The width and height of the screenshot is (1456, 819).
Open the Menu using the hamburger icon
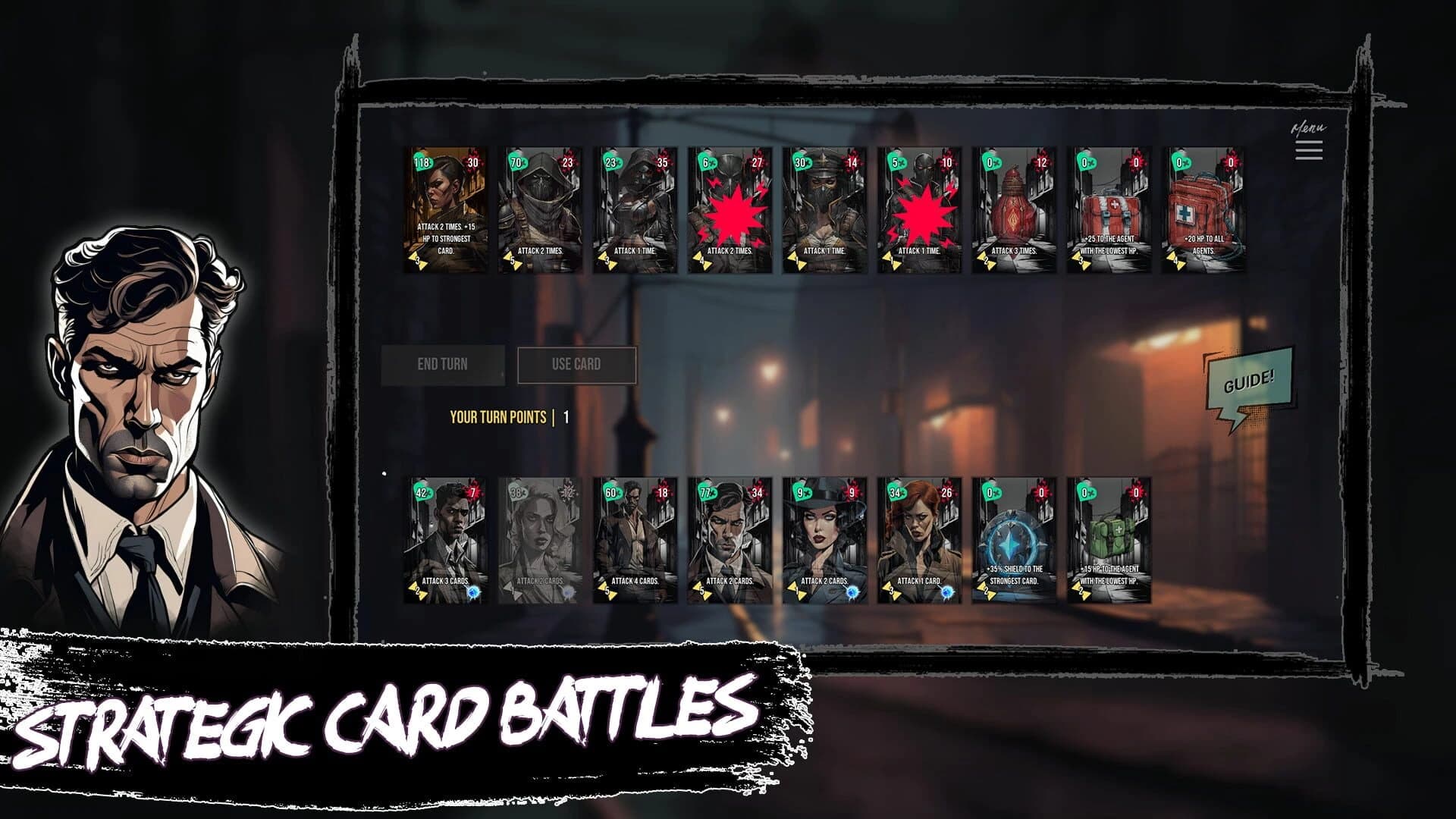pyautogui.click(x=1309, y=152)
